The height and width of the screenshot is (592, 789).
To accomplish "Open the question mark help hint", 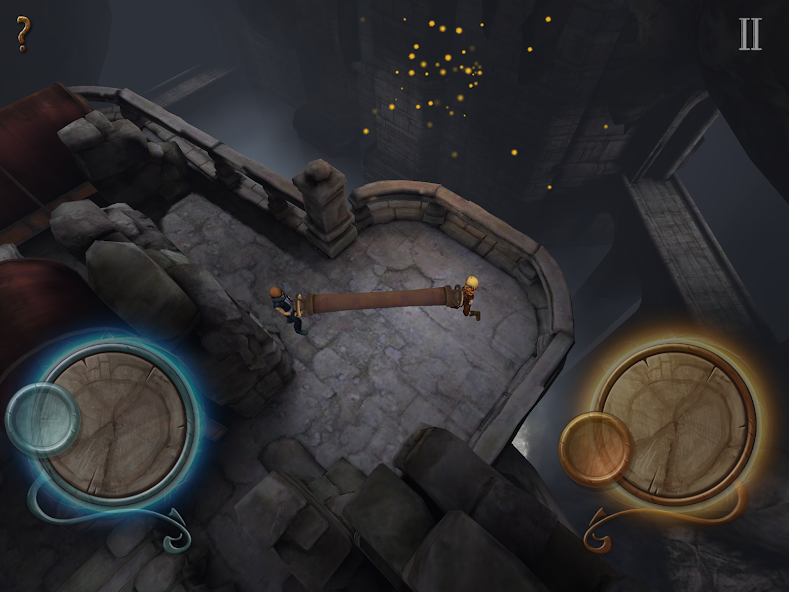I will pos(23,34).
